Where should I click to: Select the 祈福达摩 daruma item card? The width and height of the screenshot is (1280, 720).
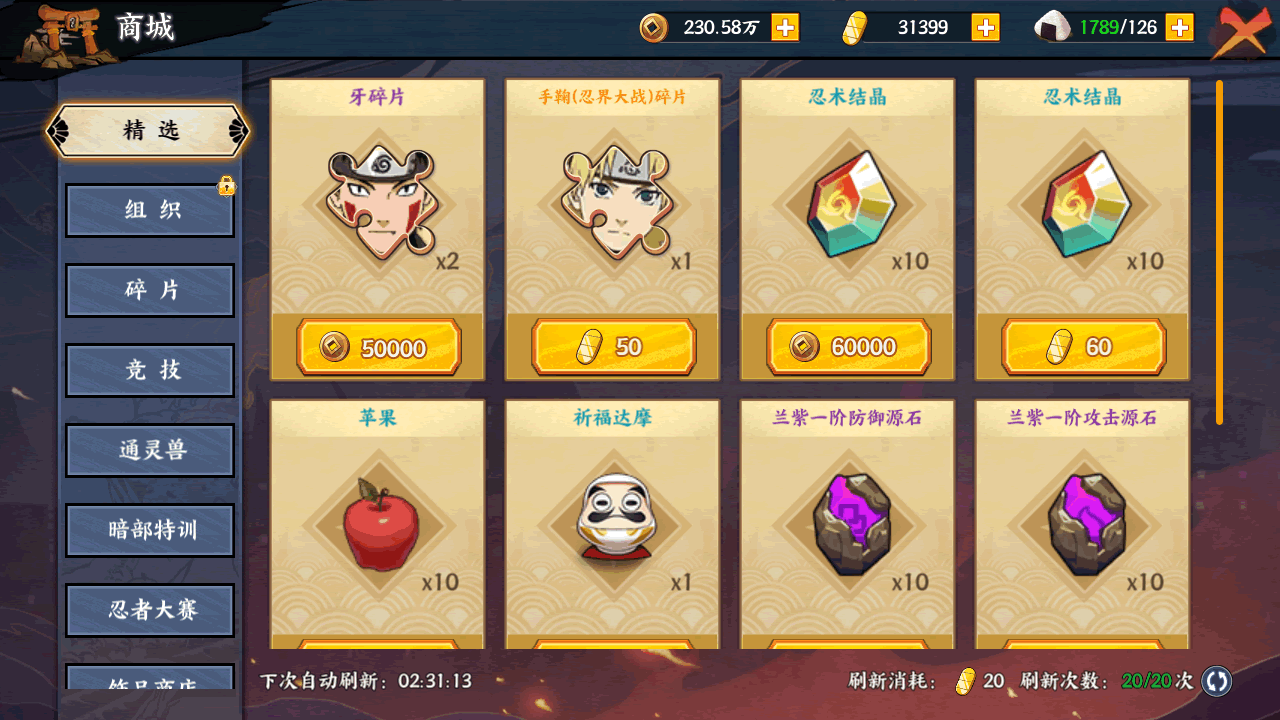coord(612,520)
